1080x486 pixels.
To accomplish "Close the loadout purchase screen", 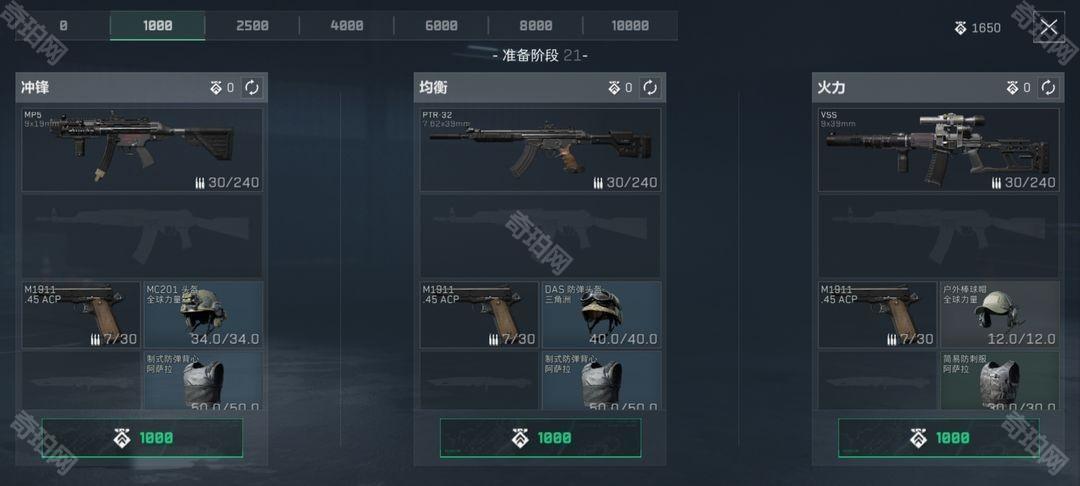I will pos(1048,27).
